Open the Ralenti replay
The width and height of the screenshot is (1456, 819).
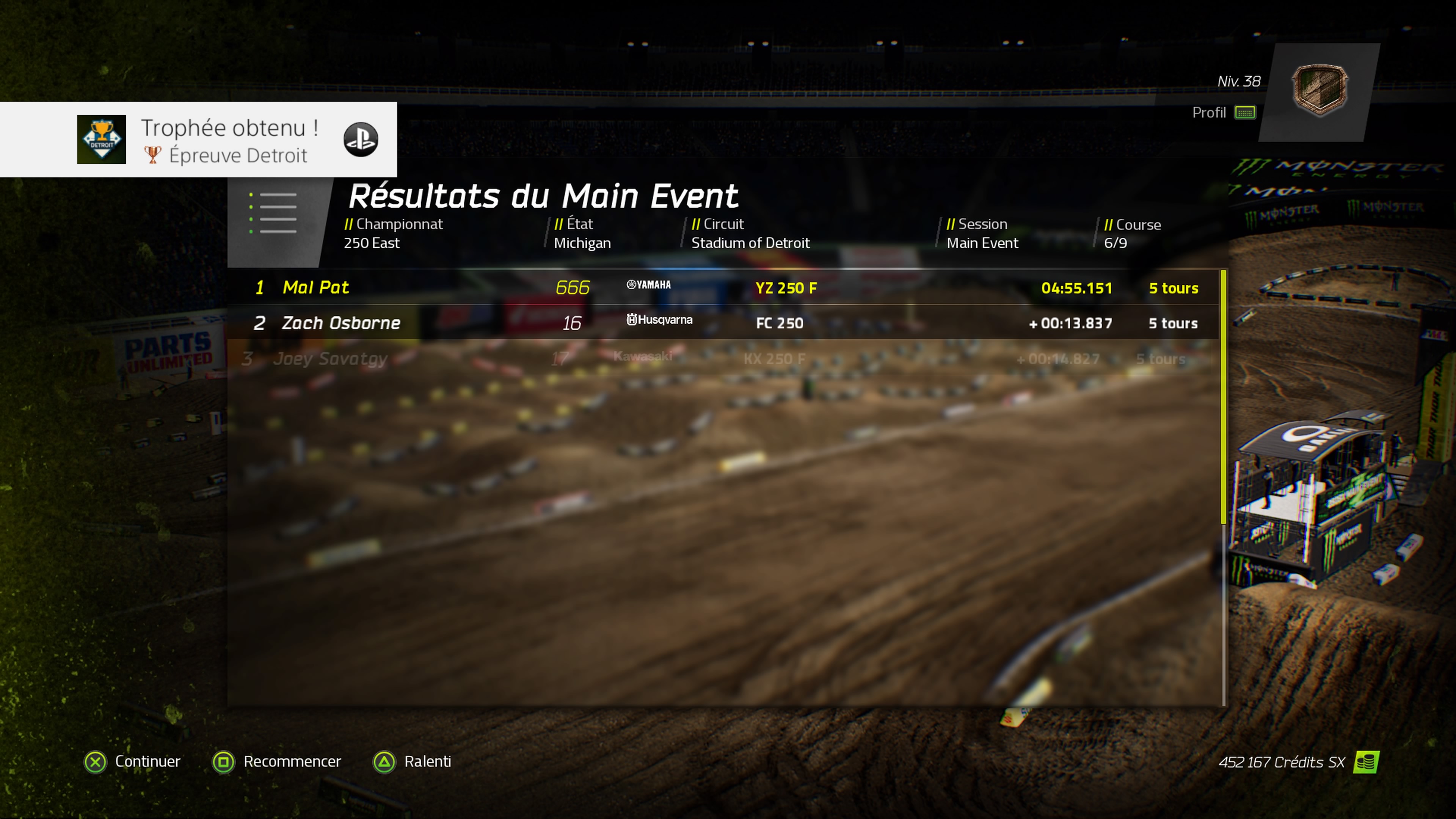(413, 761)
